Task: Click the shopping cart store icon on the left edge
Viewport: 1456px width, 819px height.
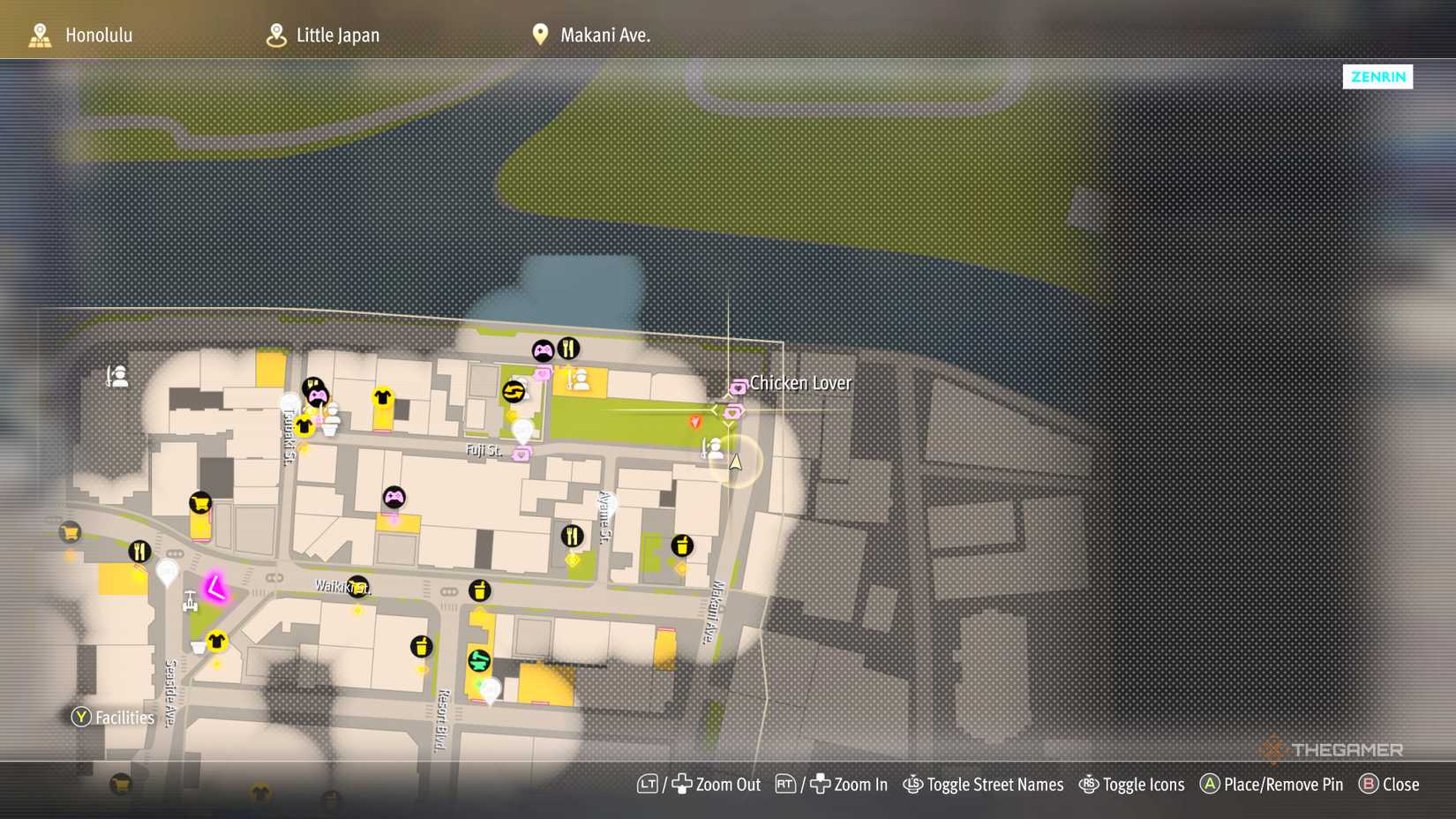Action: pos(69,532)
